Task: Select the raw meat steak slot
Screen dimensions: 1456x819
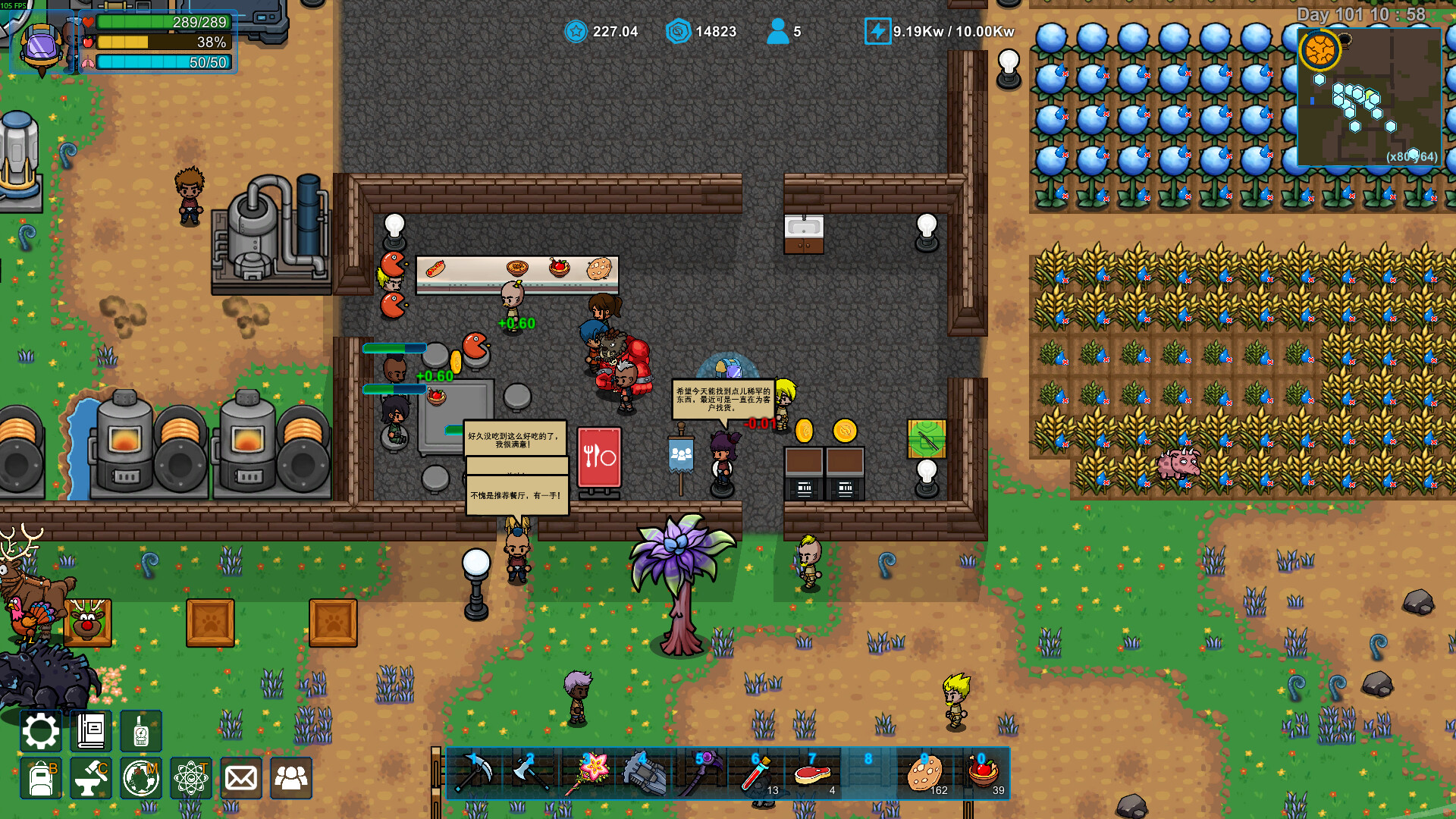Action: [812, 773]
